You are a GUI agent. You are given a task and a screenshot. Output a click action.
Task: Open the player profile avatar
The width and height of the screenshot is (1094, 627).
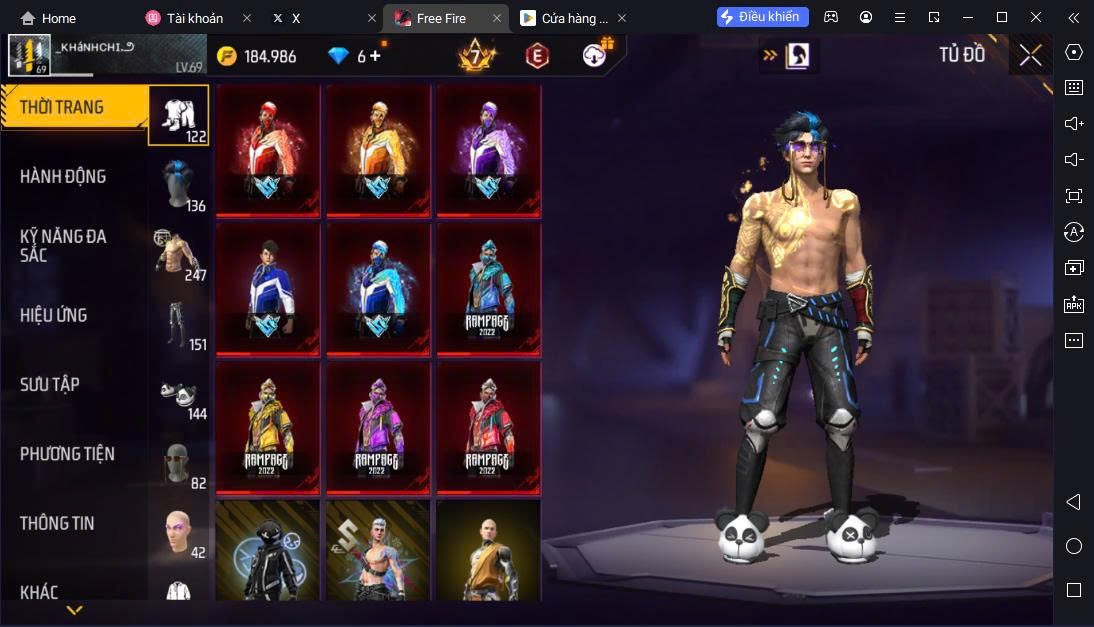click(x=29, y=56)
